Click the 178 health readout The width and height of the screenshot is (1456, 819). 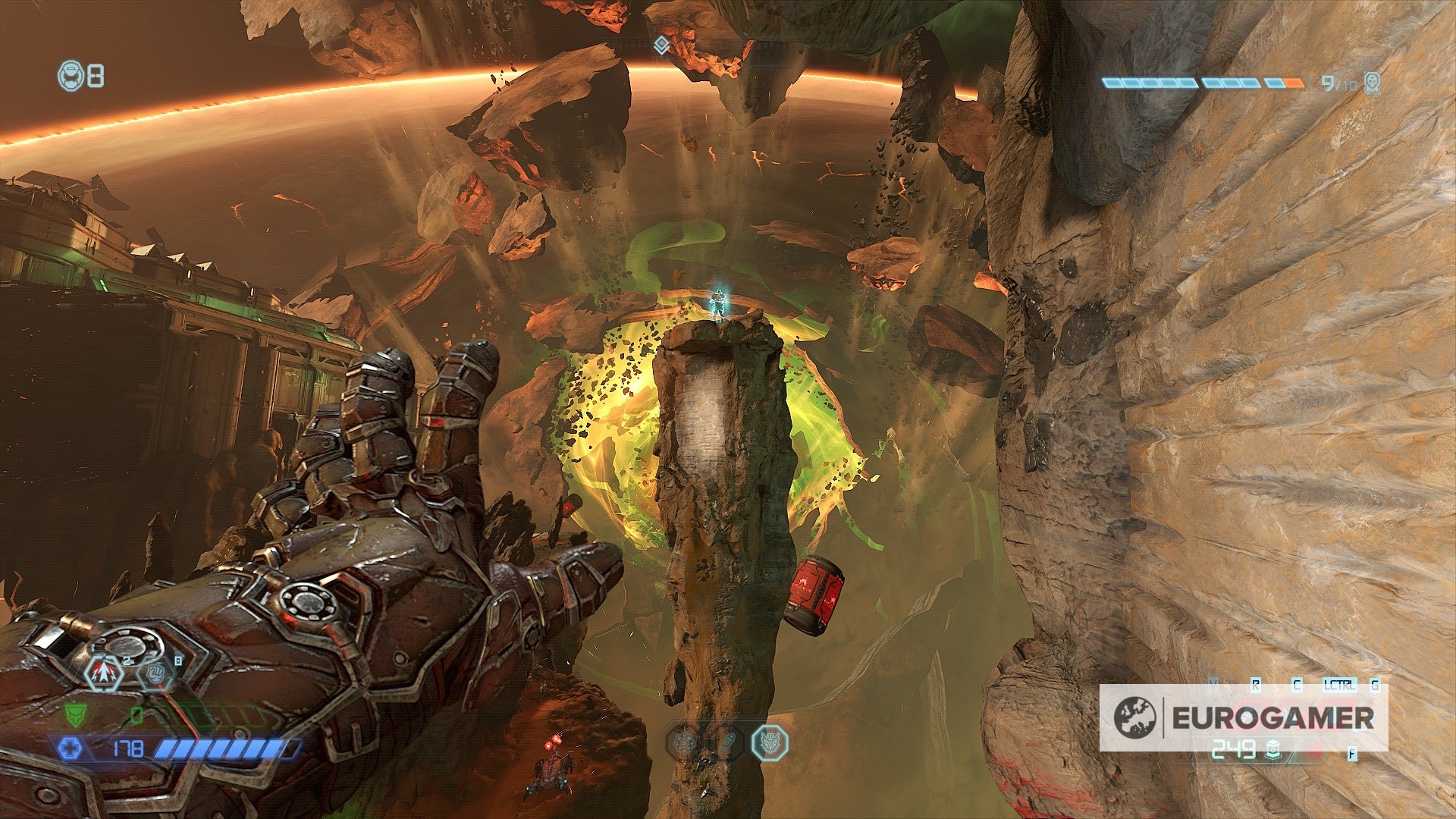click(x=128, y=748)
